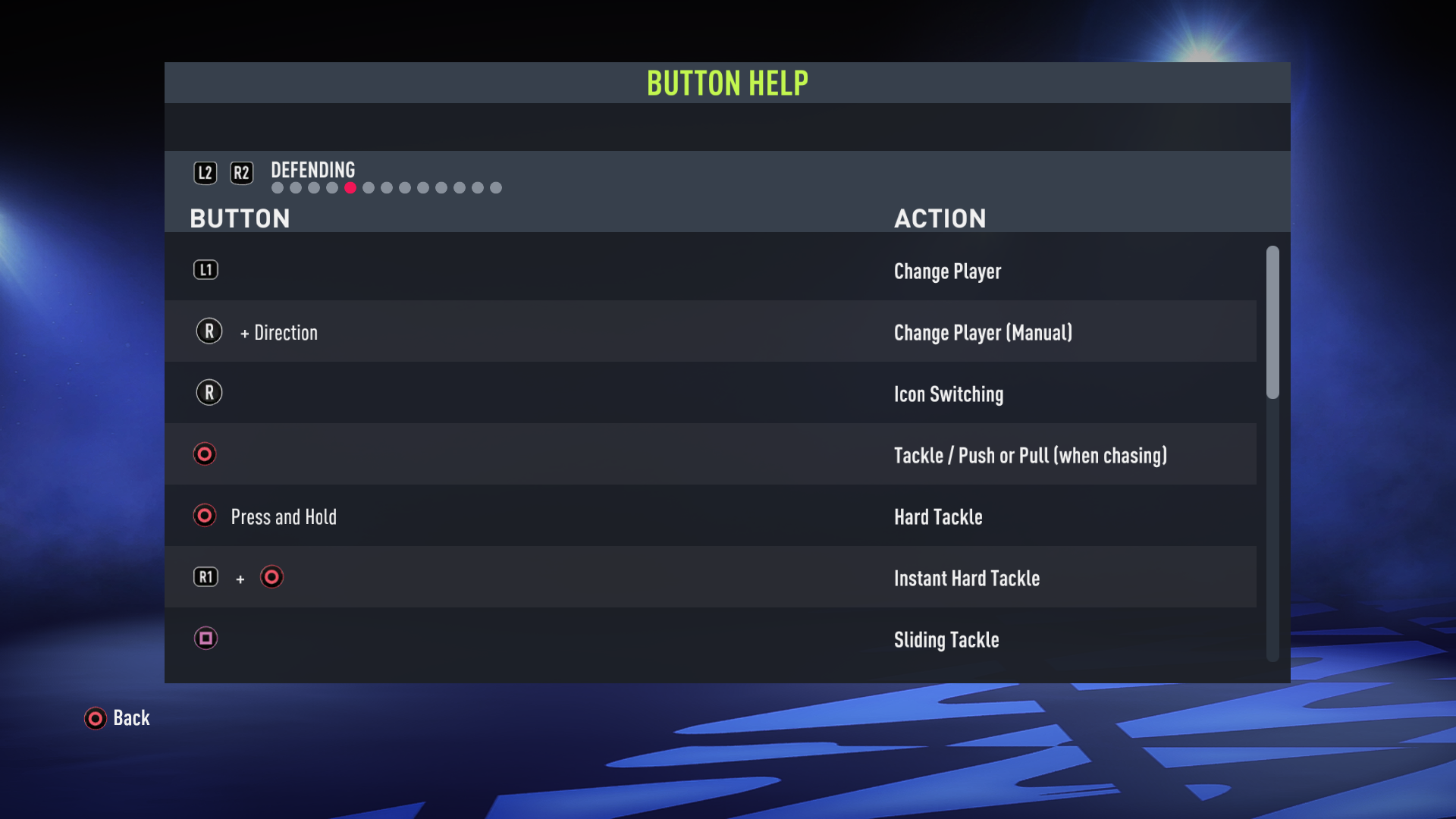Click the pagination dot after the red one
Viewport: 1456px width, 819px height.
pos(369,187)
